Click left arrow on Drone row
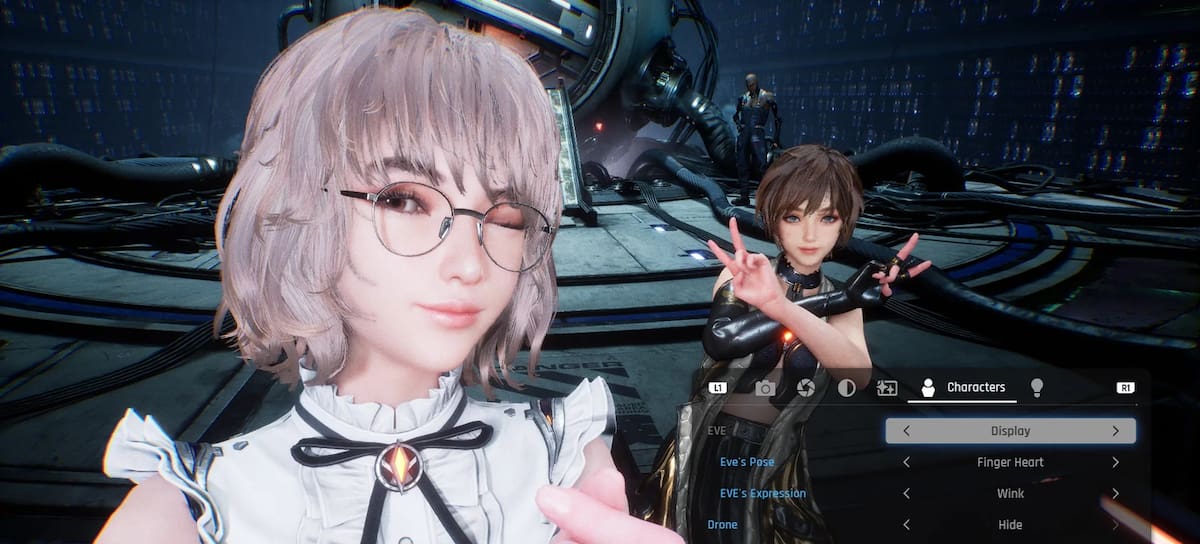 coord(907,524)
